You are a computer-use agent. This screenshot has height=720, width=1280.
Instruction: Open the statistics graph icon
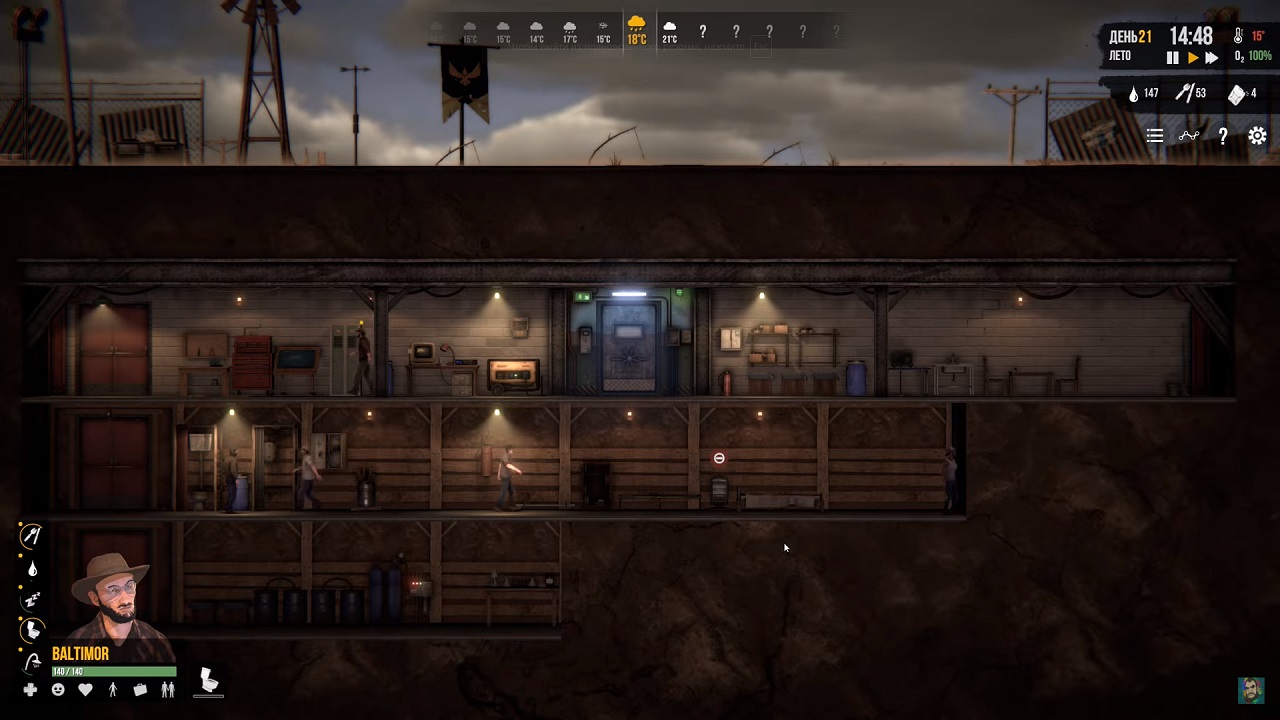[1189, 136]
